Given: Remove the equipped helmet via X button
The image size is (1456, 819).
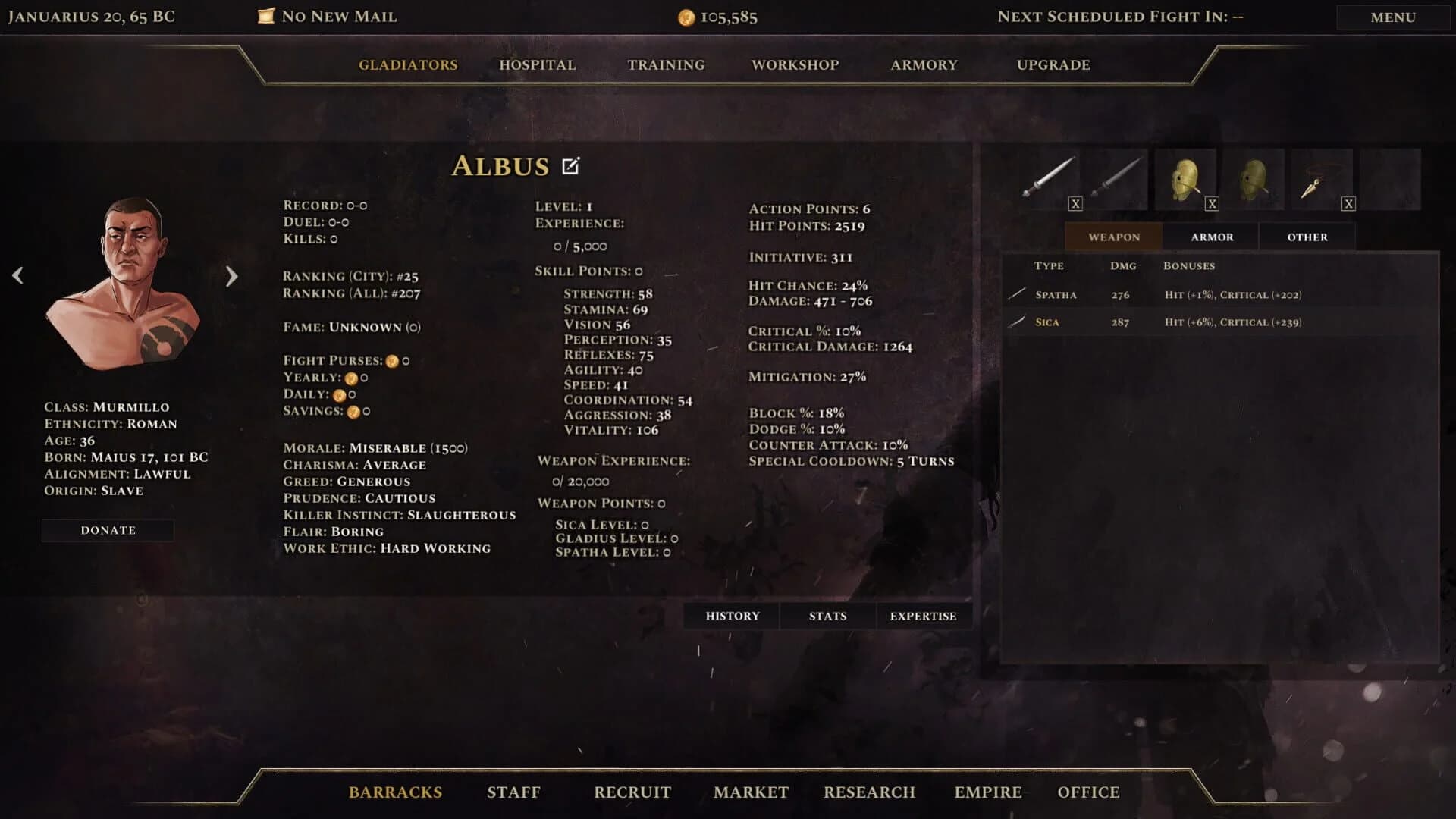Looking at the screenshot, I should (1211, 203).
